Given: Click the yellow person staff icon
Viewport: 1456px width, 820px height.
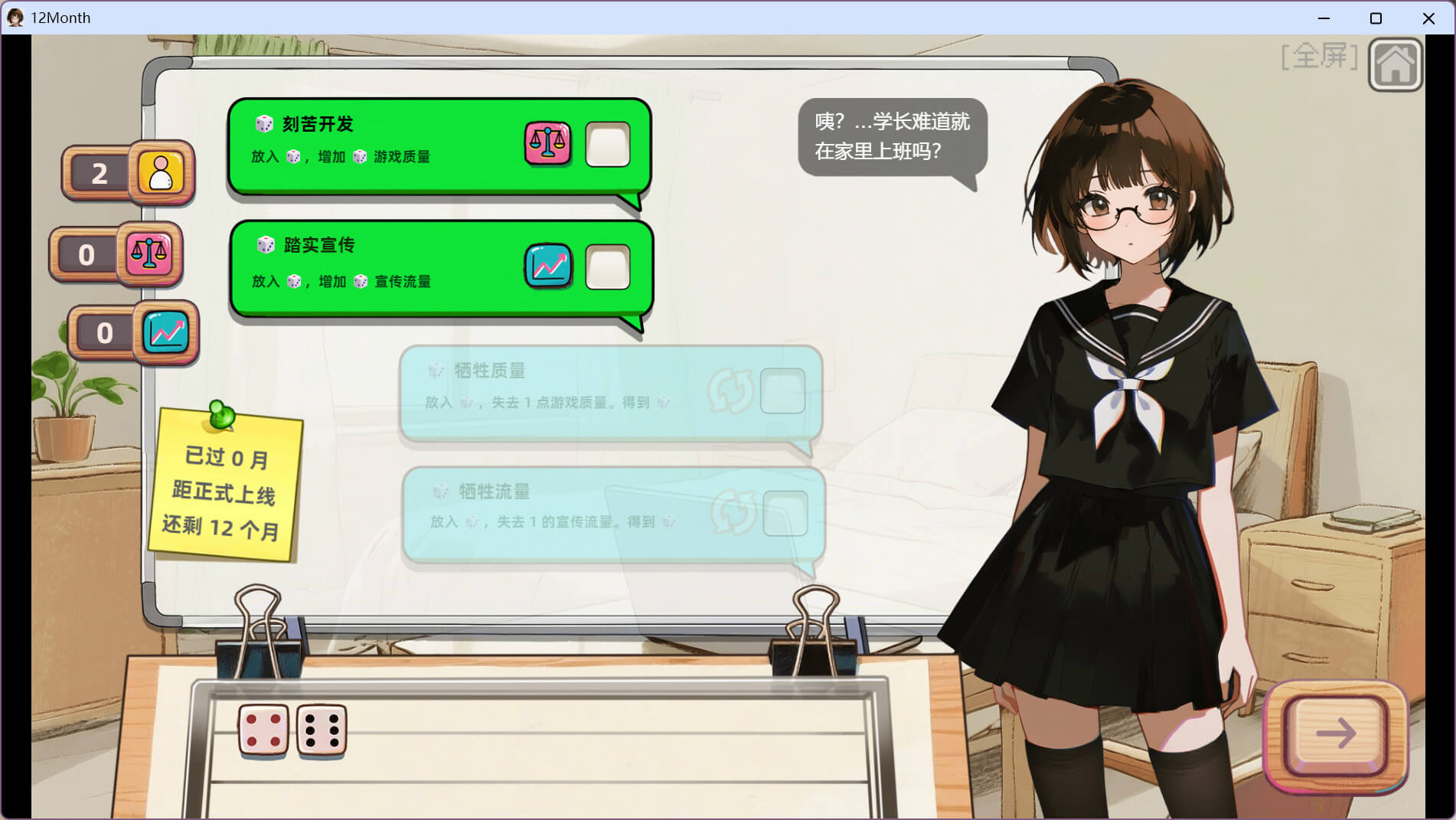Looking at the screenshot, I should coord(161,172).
